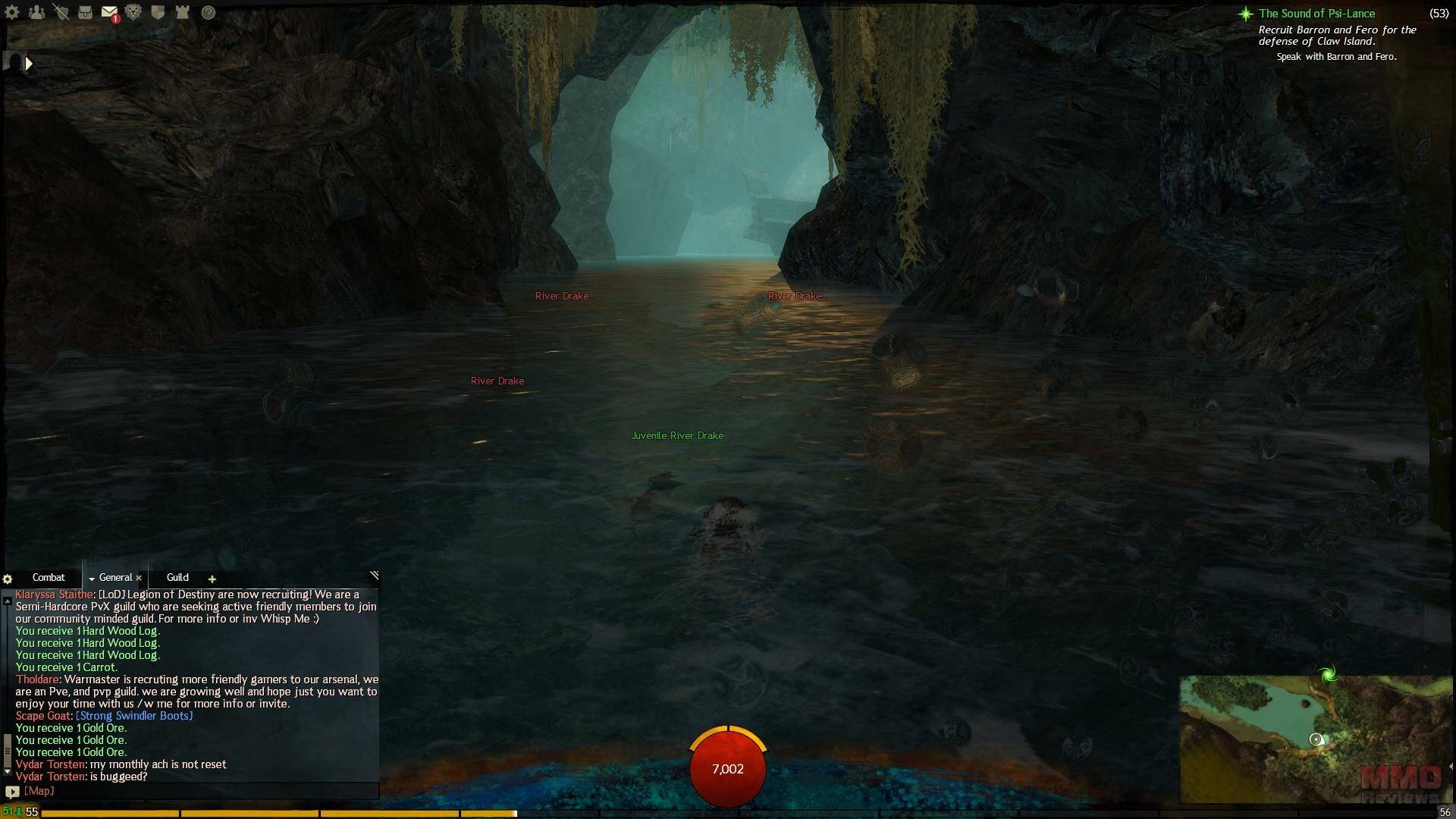Viewport: 1456px width, 819px height.
Task: Open the contacts and LFG panel
Action: pos(36,12)
